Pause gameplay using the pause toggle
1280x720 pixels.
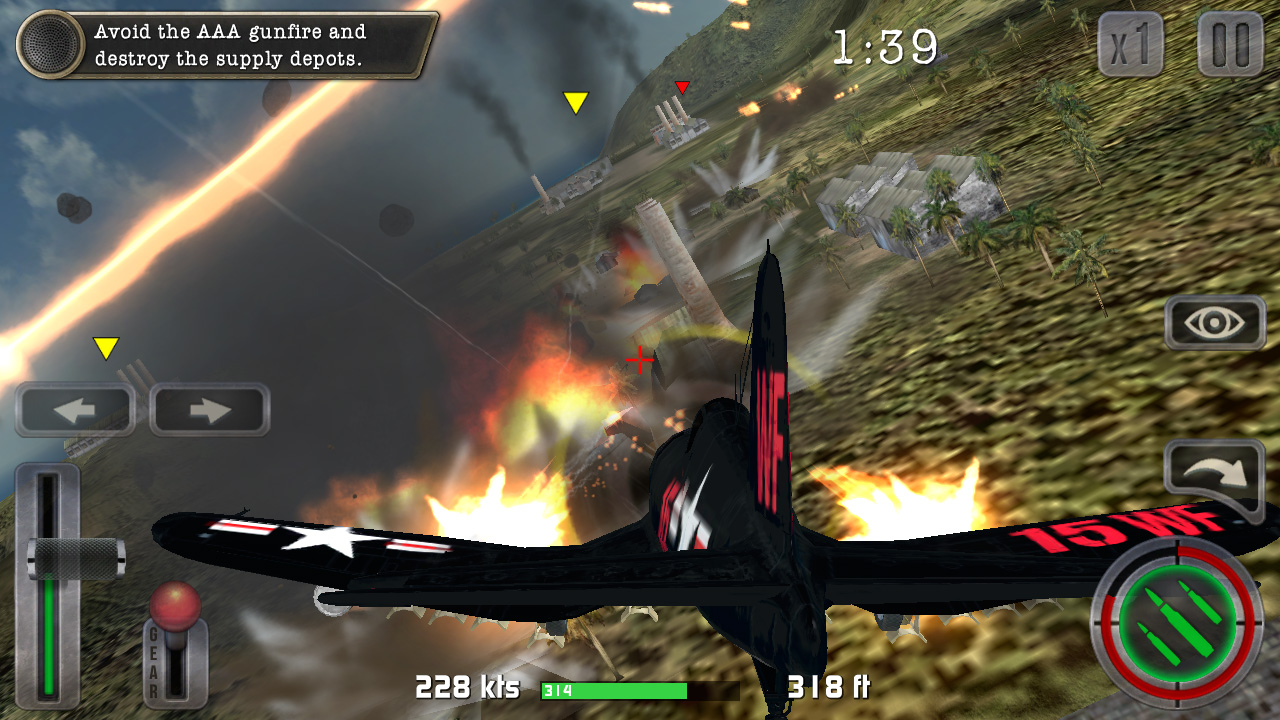point(1229,44)
